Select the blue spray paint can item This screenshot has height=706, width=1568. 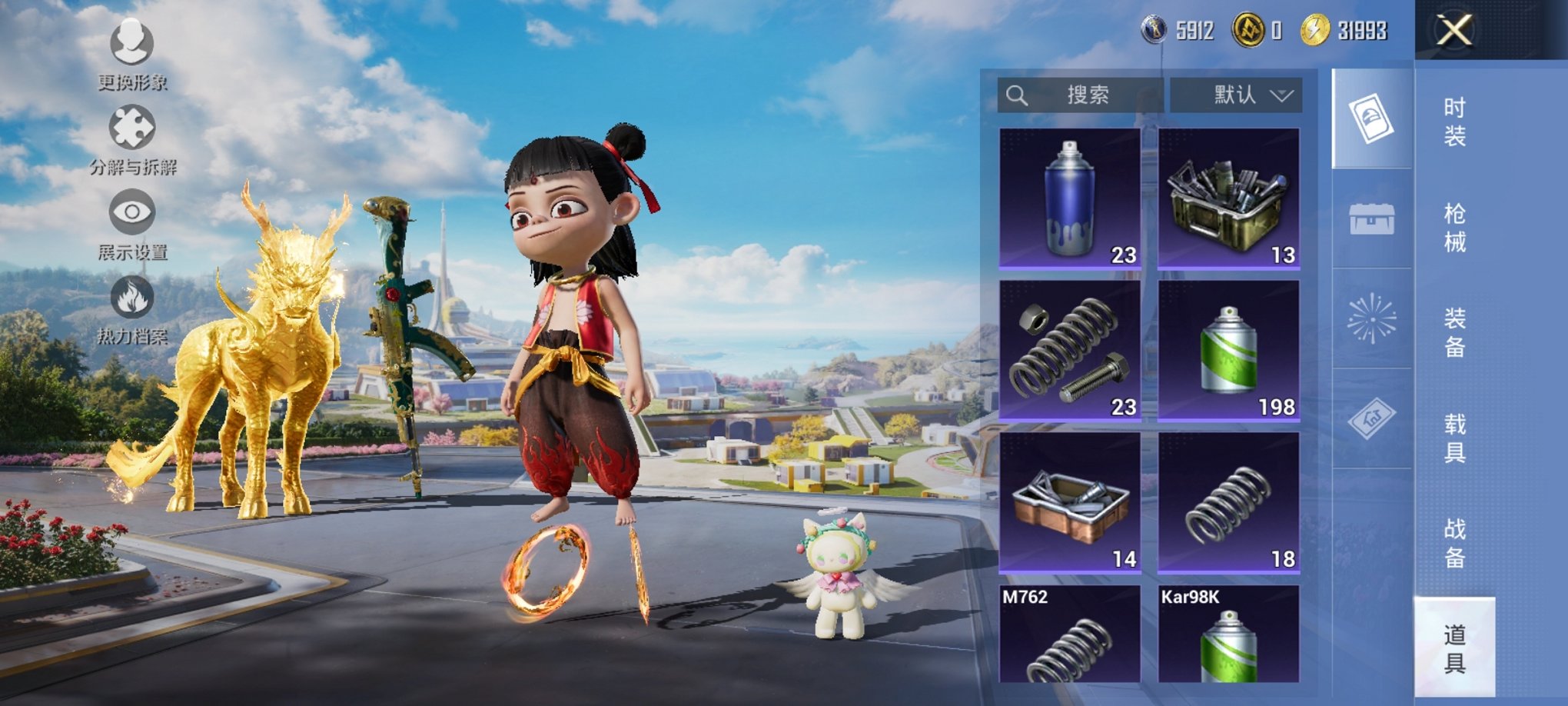(x=1069, y=198)
